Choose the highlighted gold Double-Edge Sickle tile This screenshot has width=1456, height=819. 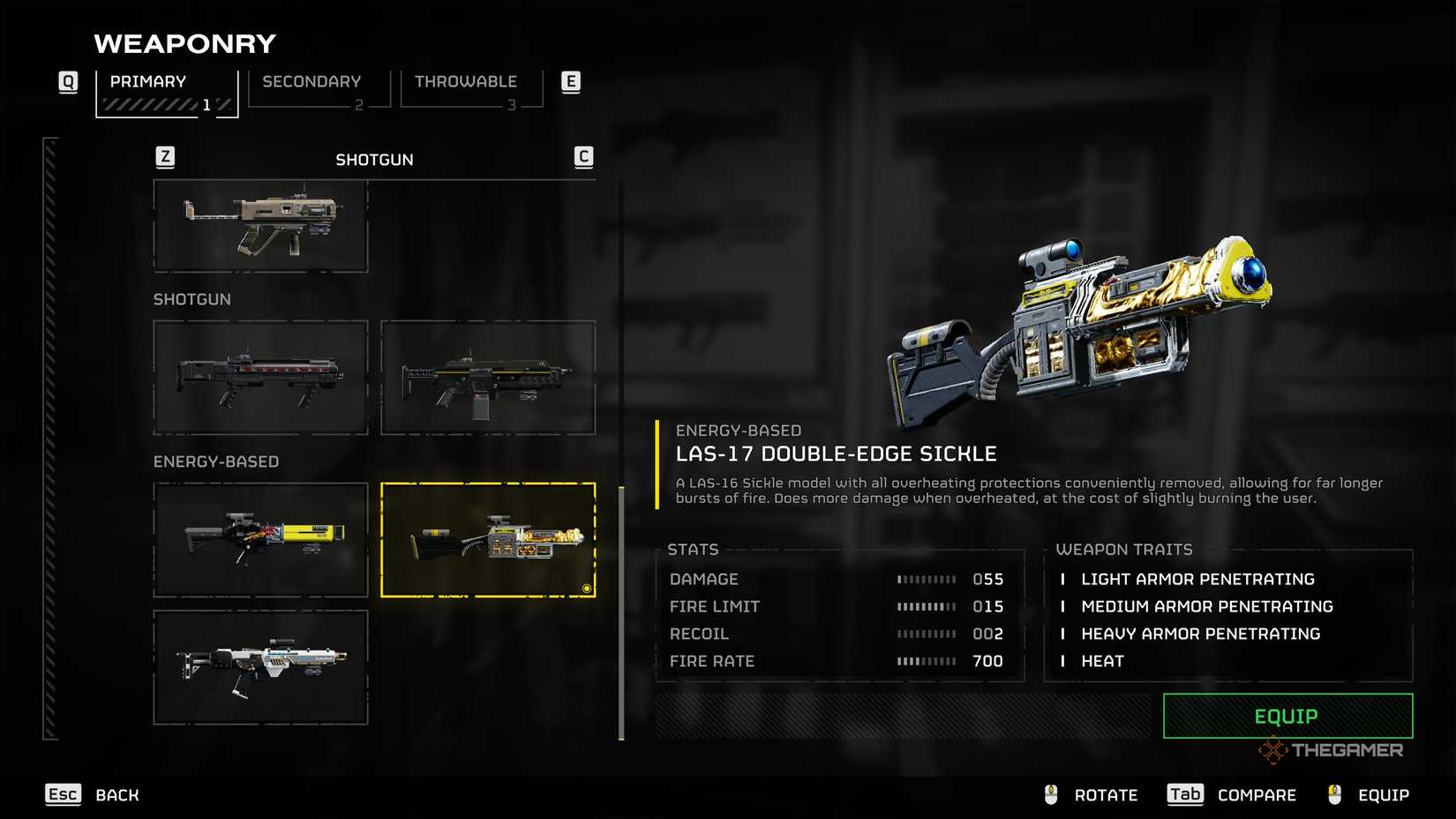488,539
